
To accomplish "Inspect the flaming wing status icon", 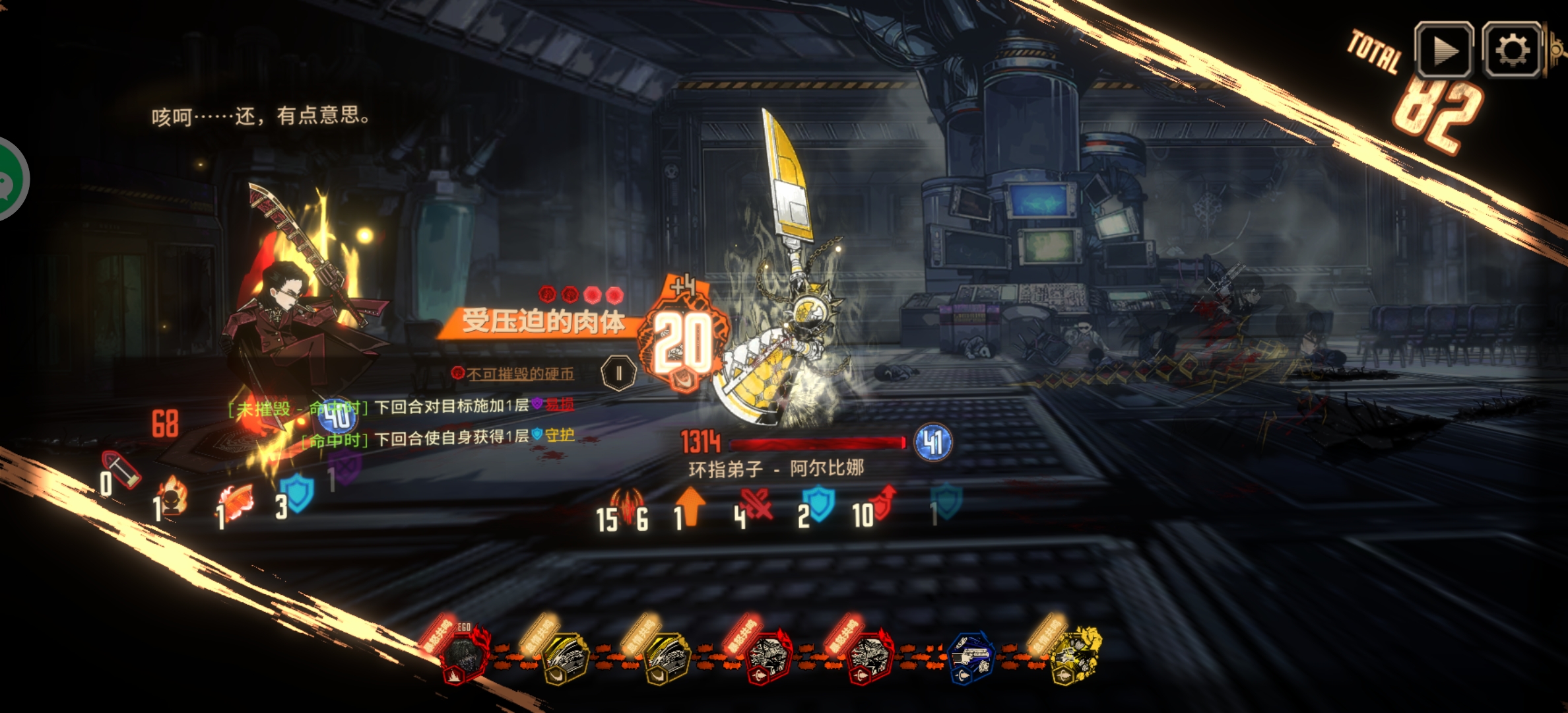I will [x=236, y=503].
